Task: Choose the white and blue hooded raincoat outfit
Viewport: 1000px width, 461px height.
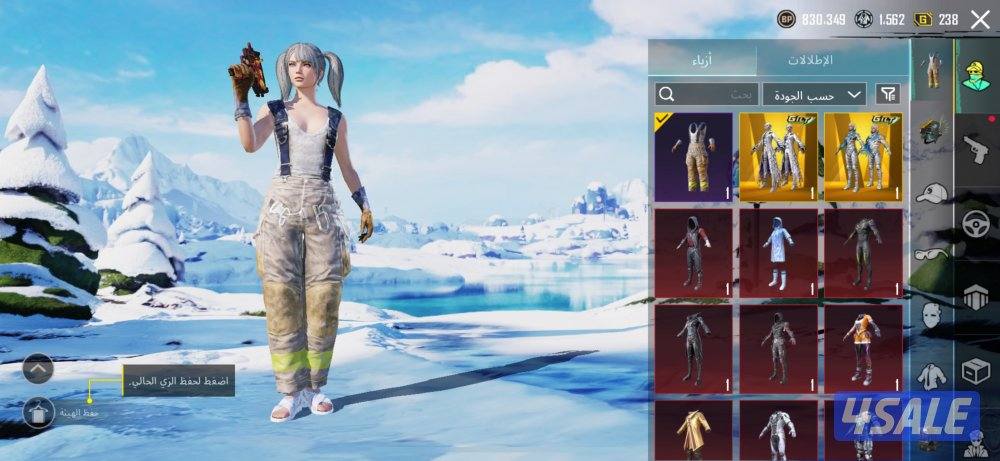Action: (778, 253)
